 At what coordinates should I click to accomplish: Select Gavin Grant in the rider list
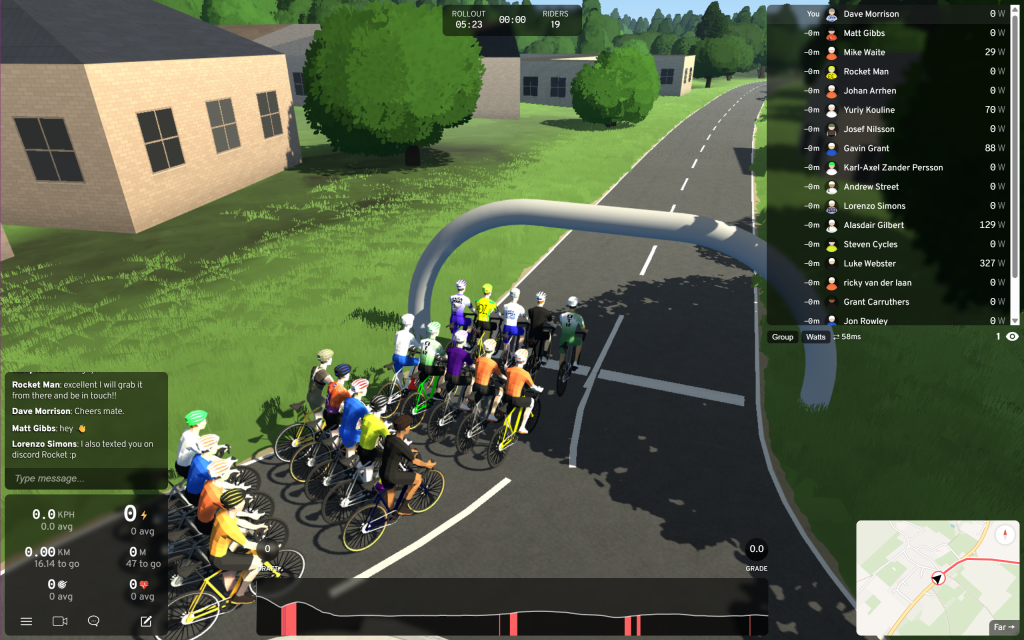(866, 148)
